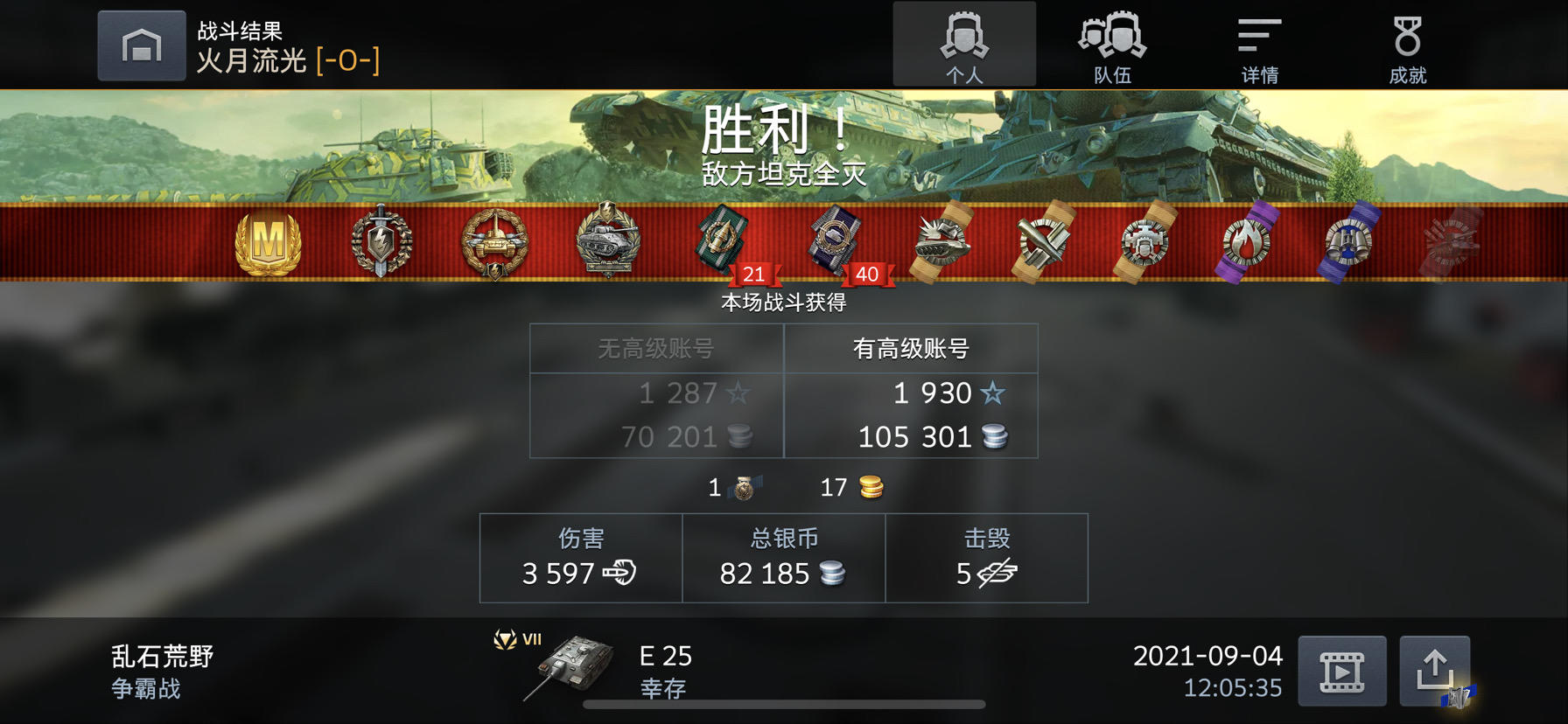This screenshot has height=724, width=1568.
Task: Select the 个人 personal tab
Action: (965, 44)
